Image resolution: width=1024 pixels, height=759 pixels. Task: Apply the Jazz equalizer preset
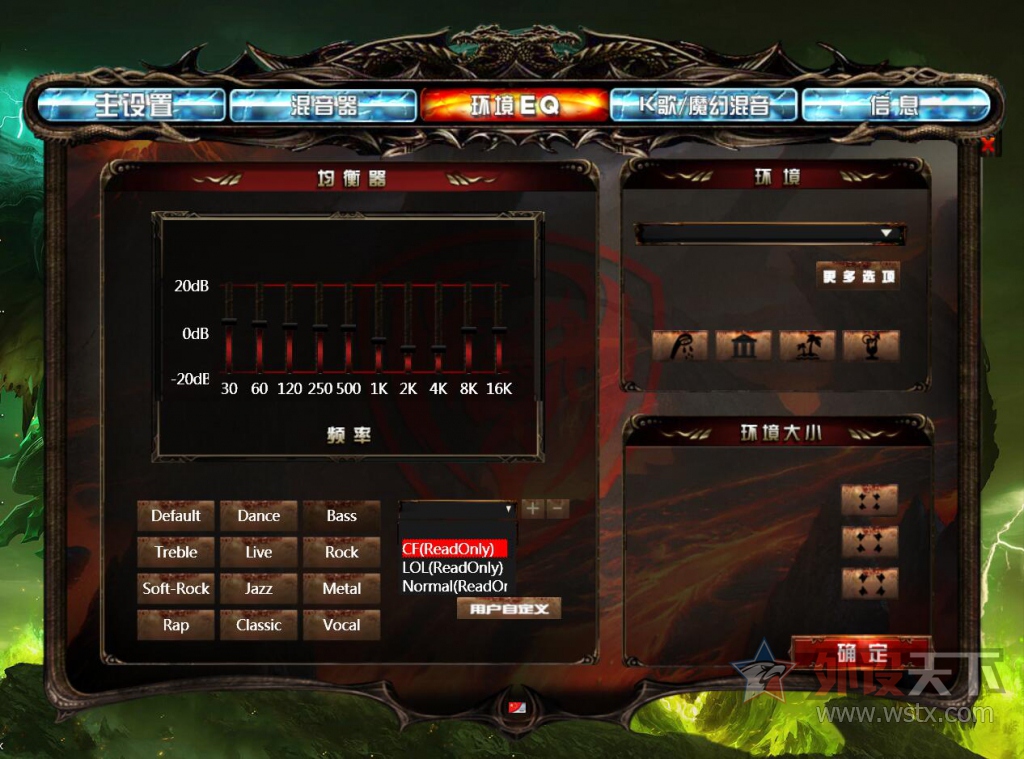pos(259,589)
